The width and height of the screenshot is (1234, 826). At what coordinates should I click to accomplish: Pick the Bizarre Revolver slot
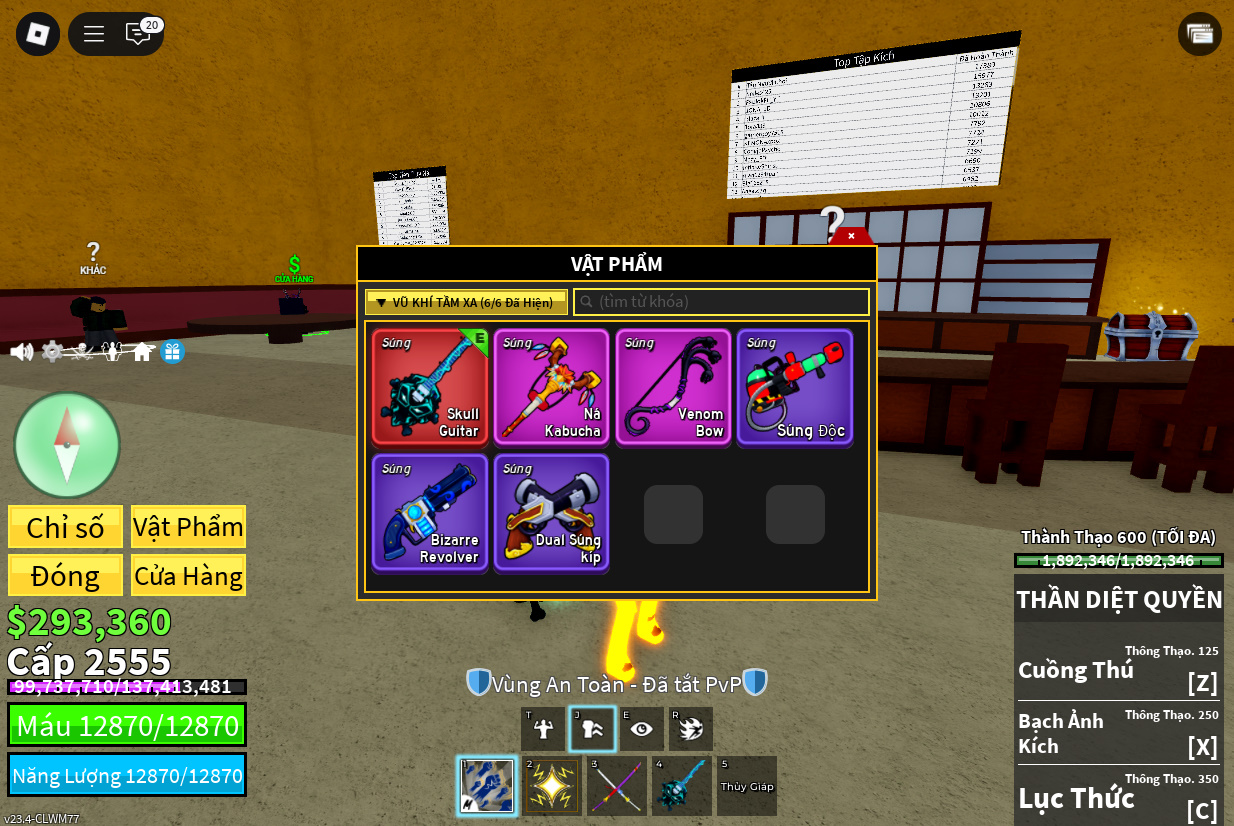coord(430,512)
